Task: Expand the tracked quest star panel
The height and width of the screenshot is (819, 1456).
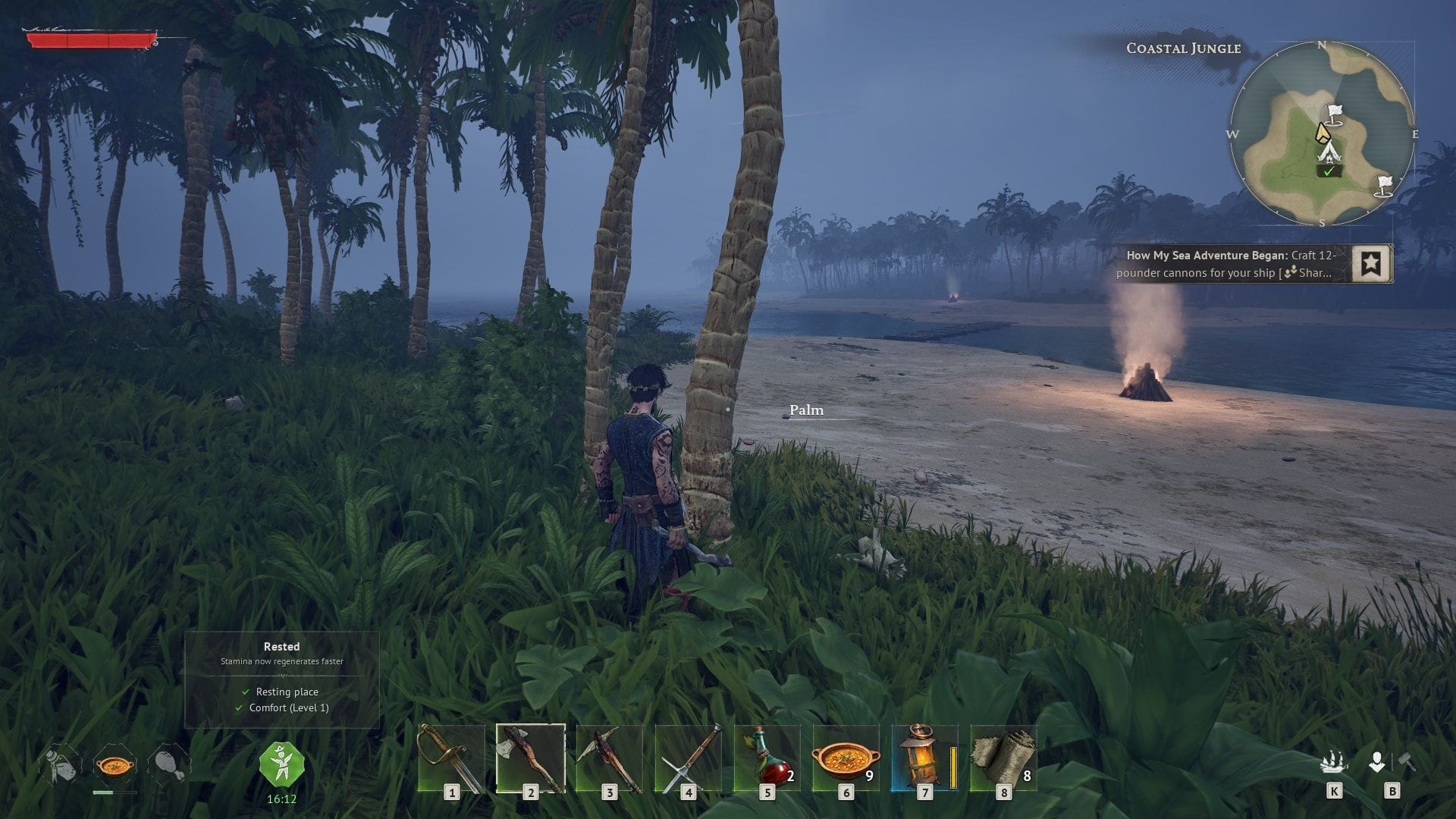Action: coord(1370,265)
